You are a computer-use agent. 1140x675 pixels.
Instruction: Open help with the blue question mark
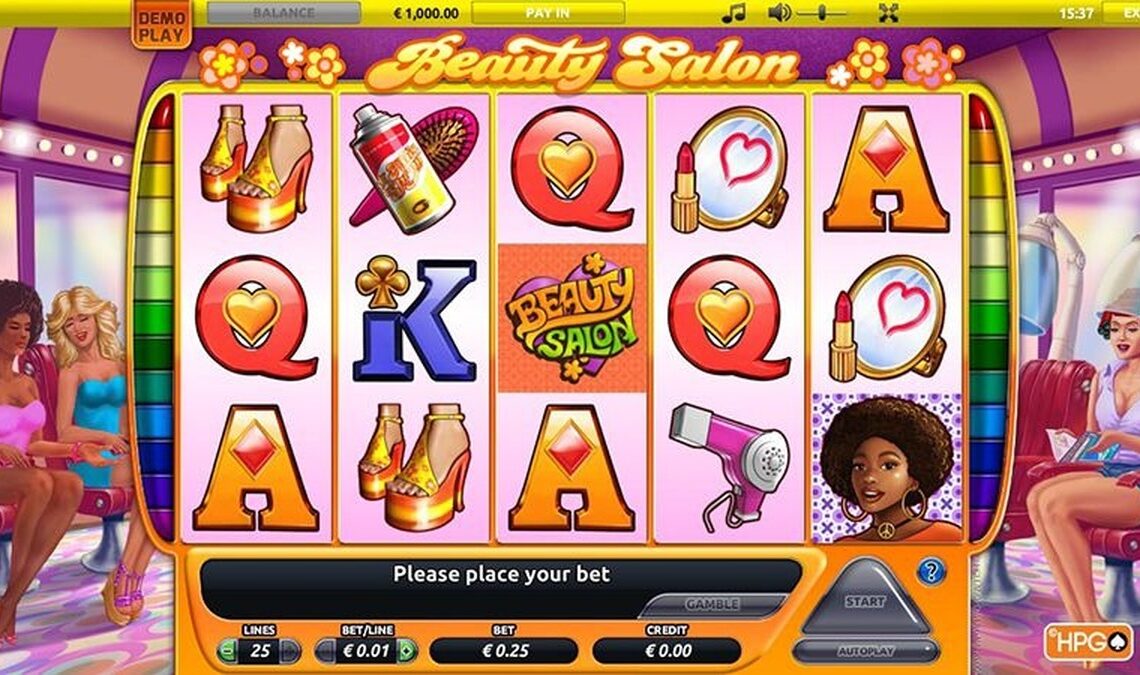pos(931,571)
